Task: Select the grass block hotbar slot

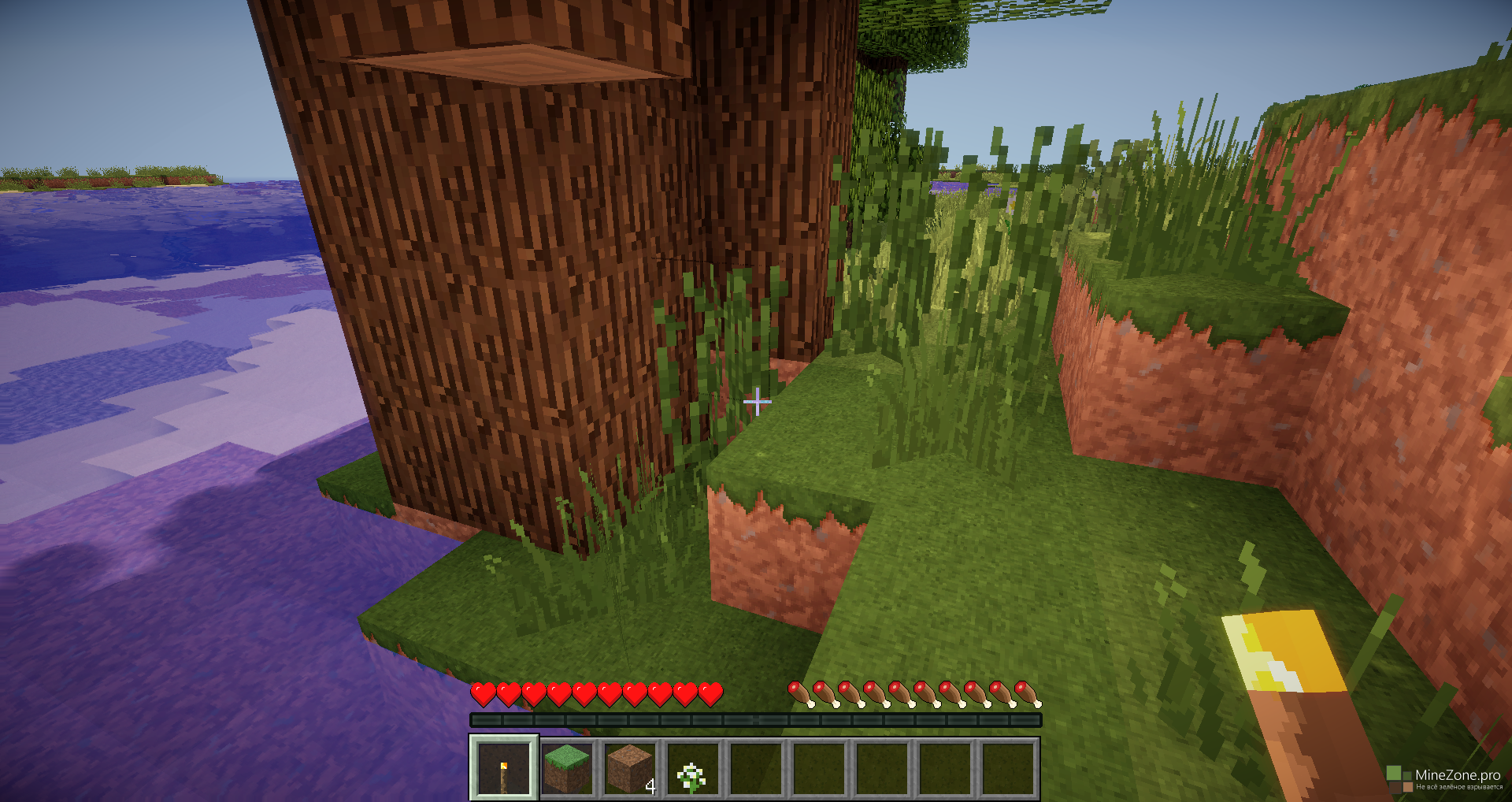Action: (x=567, y=768)
